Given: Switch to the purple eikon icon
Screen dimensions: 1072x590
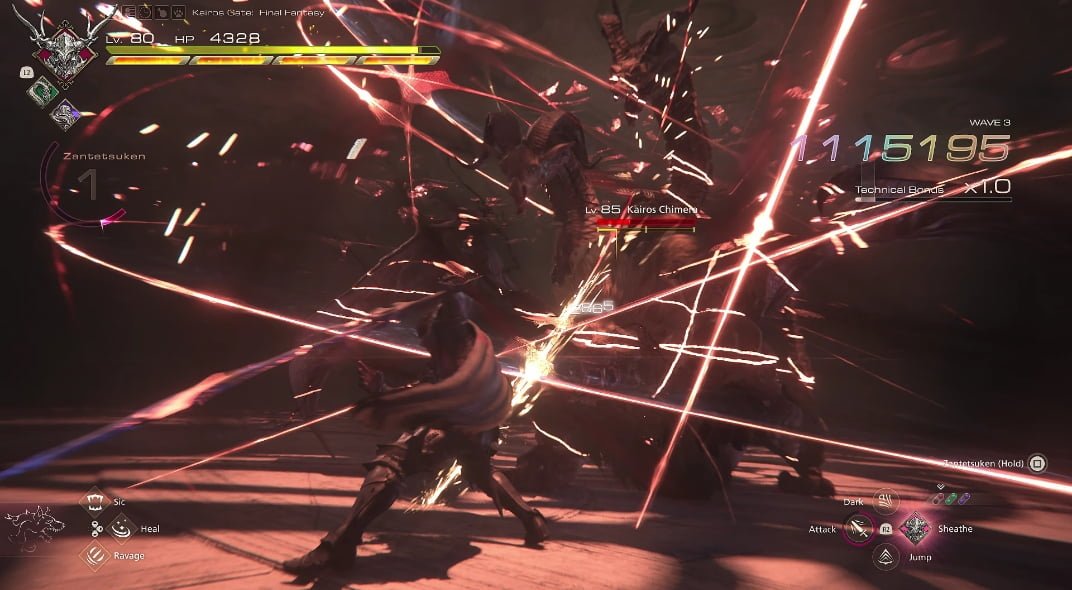Looking at the screenshot, I should (65, 113).
